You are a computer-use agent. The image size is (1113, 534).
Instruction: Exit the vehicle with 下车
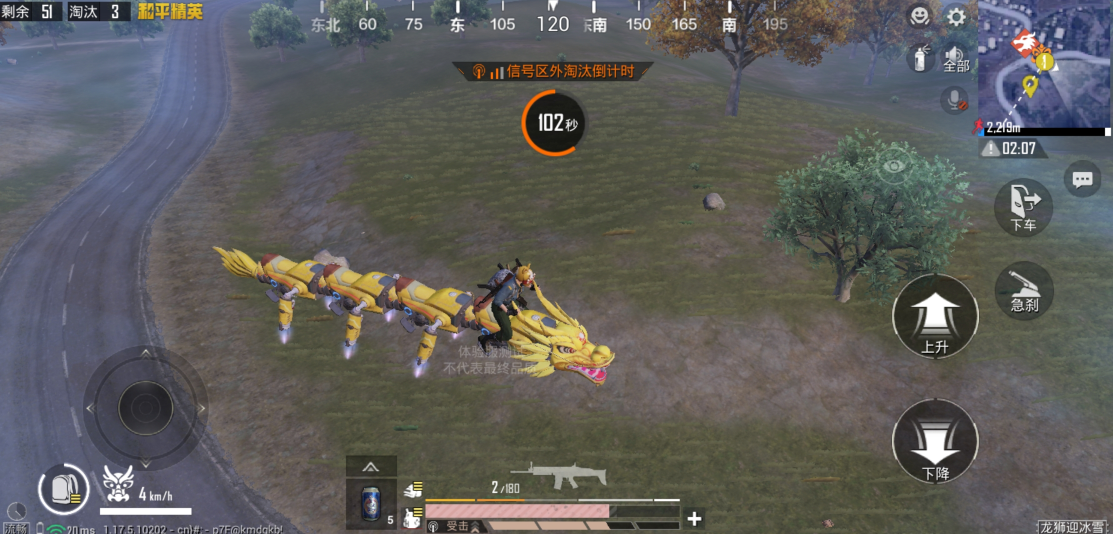(1023, 207)
